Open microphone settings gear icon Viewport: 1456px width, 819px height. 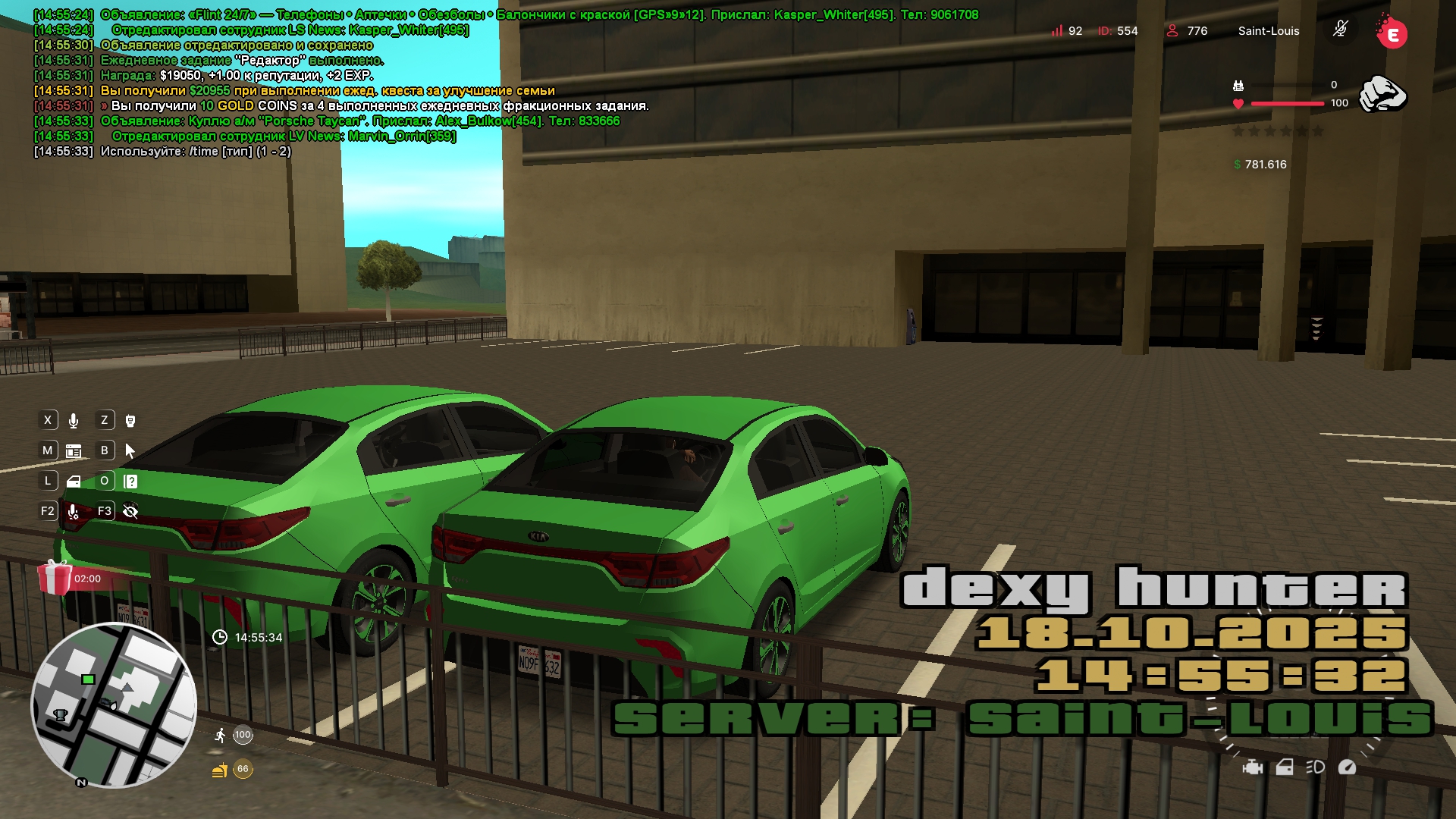74,512
